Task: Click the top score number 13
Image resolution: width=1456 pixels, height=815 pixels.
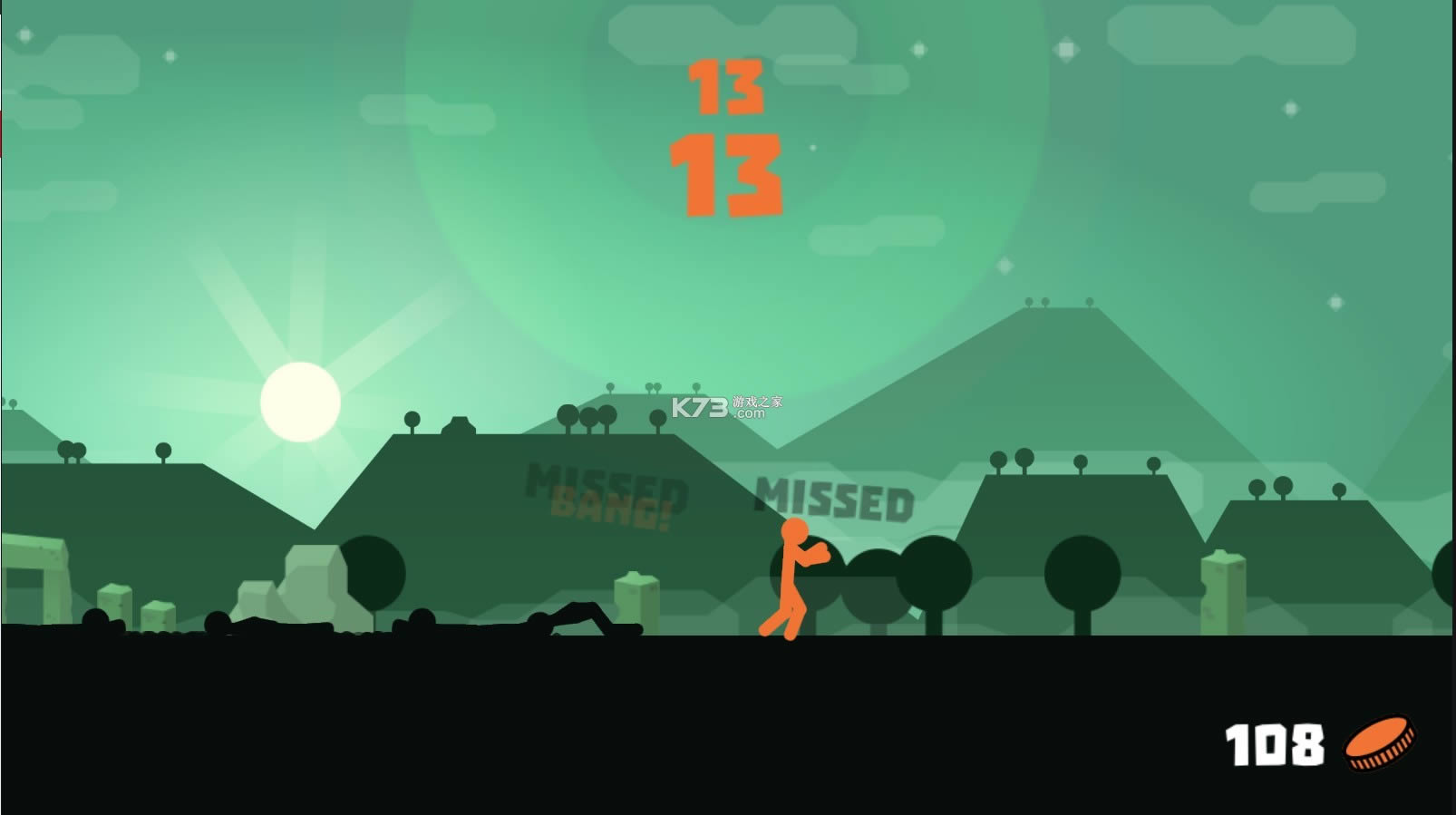Action: [x=725, y=89]
